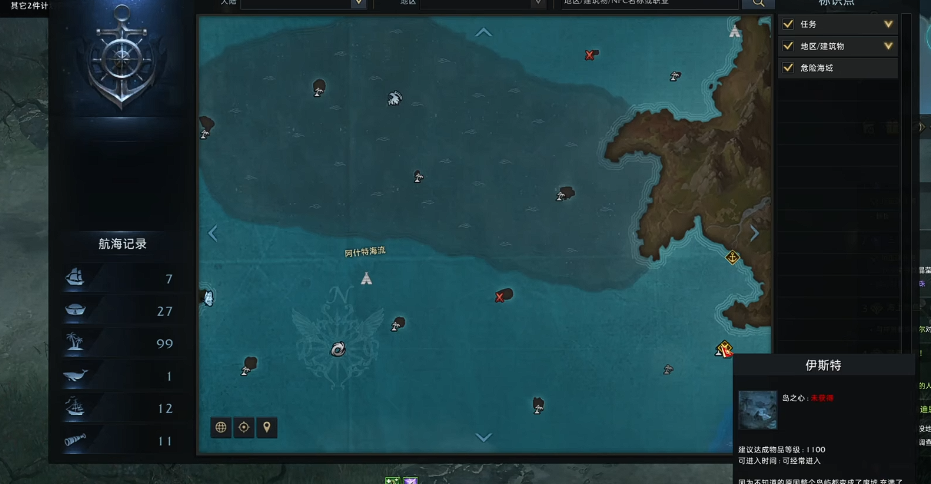This screenshot has height=484, width=931.
Task: Focus the map name search field
Action: coord(646,3)
